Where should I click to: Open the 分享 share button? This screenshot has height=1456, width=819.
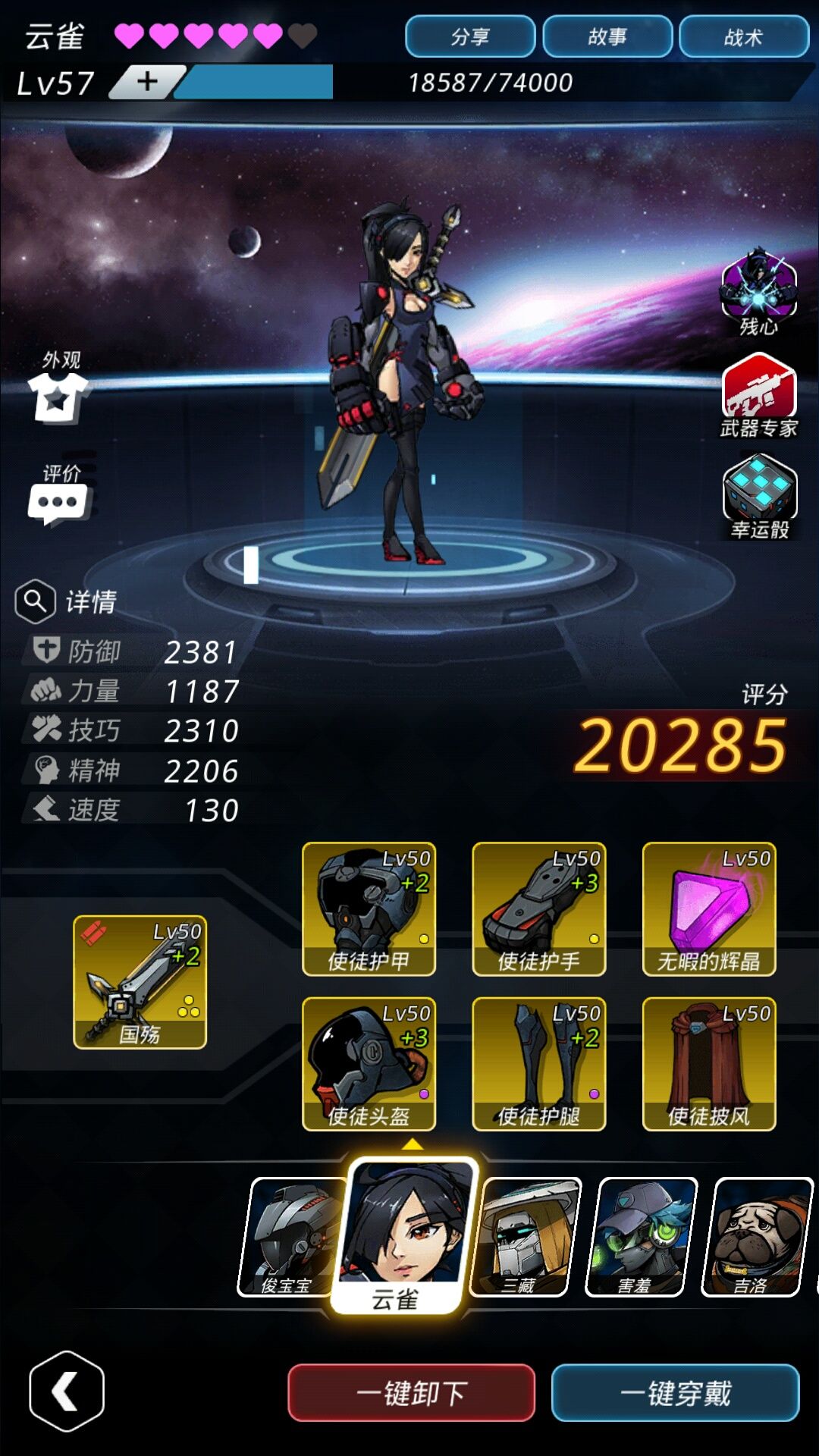click(470, 36)
